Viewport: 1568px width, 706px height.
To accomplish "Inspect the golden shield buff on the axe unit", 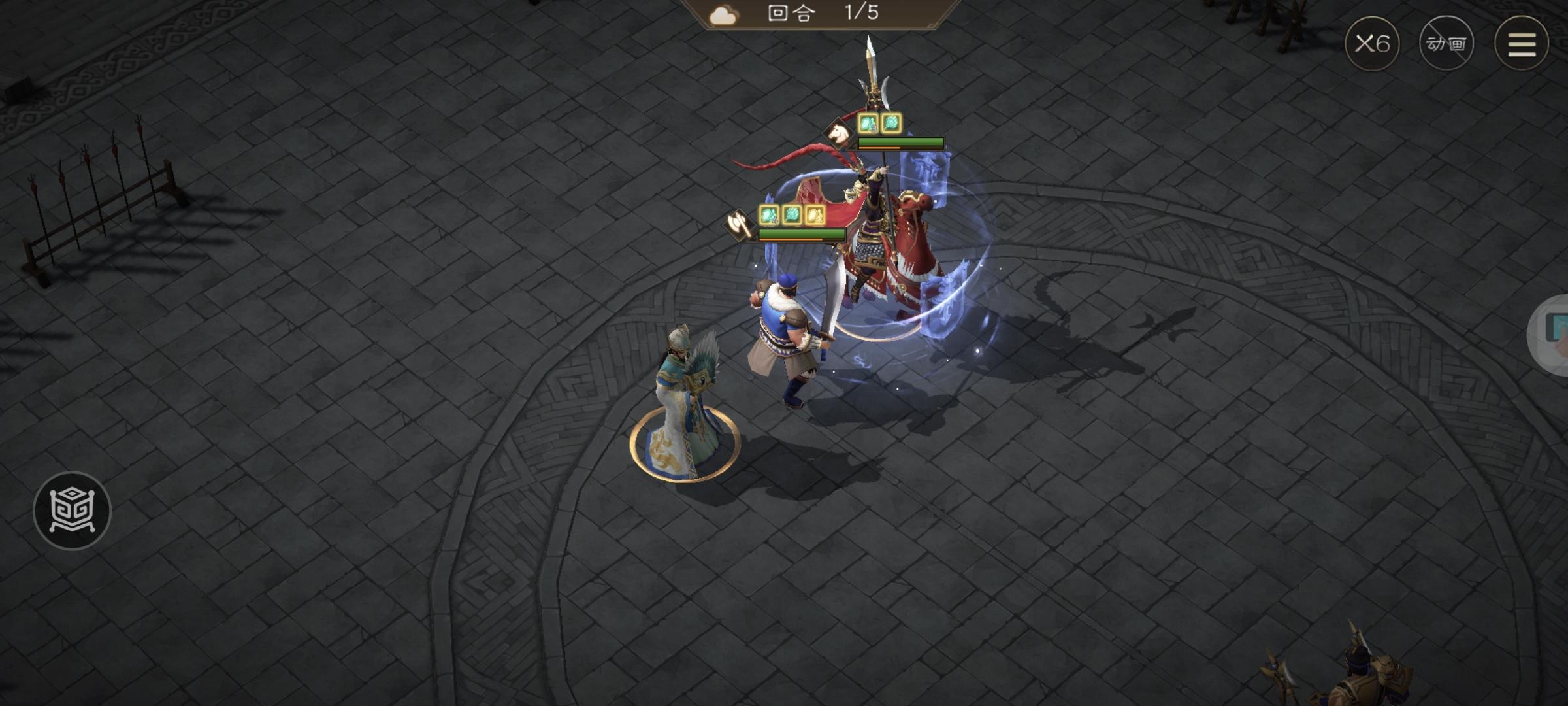I will coord(815,216).
